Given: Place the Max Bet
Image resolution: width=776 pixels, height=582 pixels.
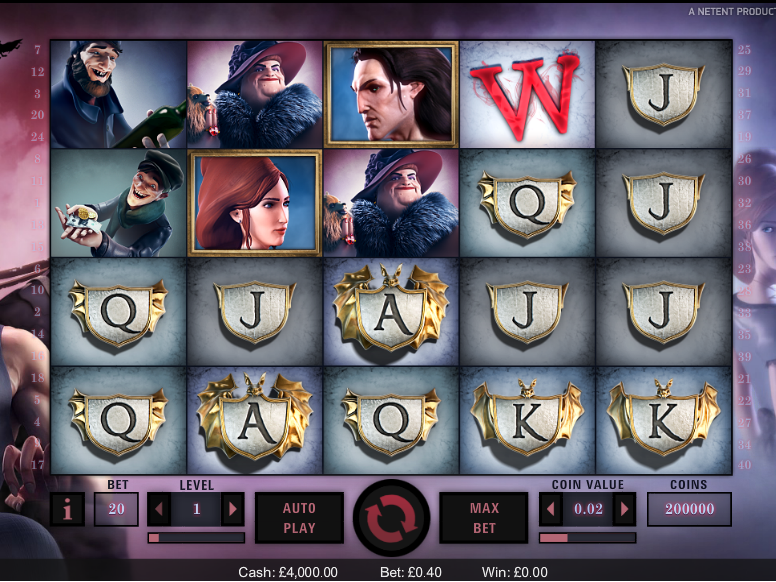Looking at the screenshot, I should click(484, 518).
